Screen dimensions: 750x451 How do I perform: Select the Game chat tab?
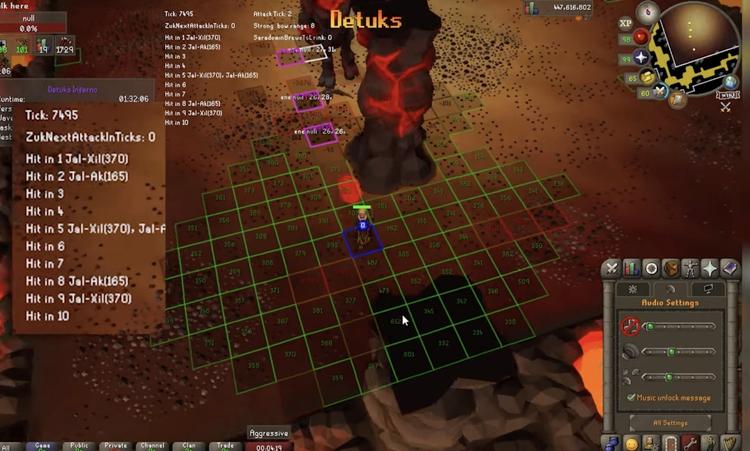[42, 446]
